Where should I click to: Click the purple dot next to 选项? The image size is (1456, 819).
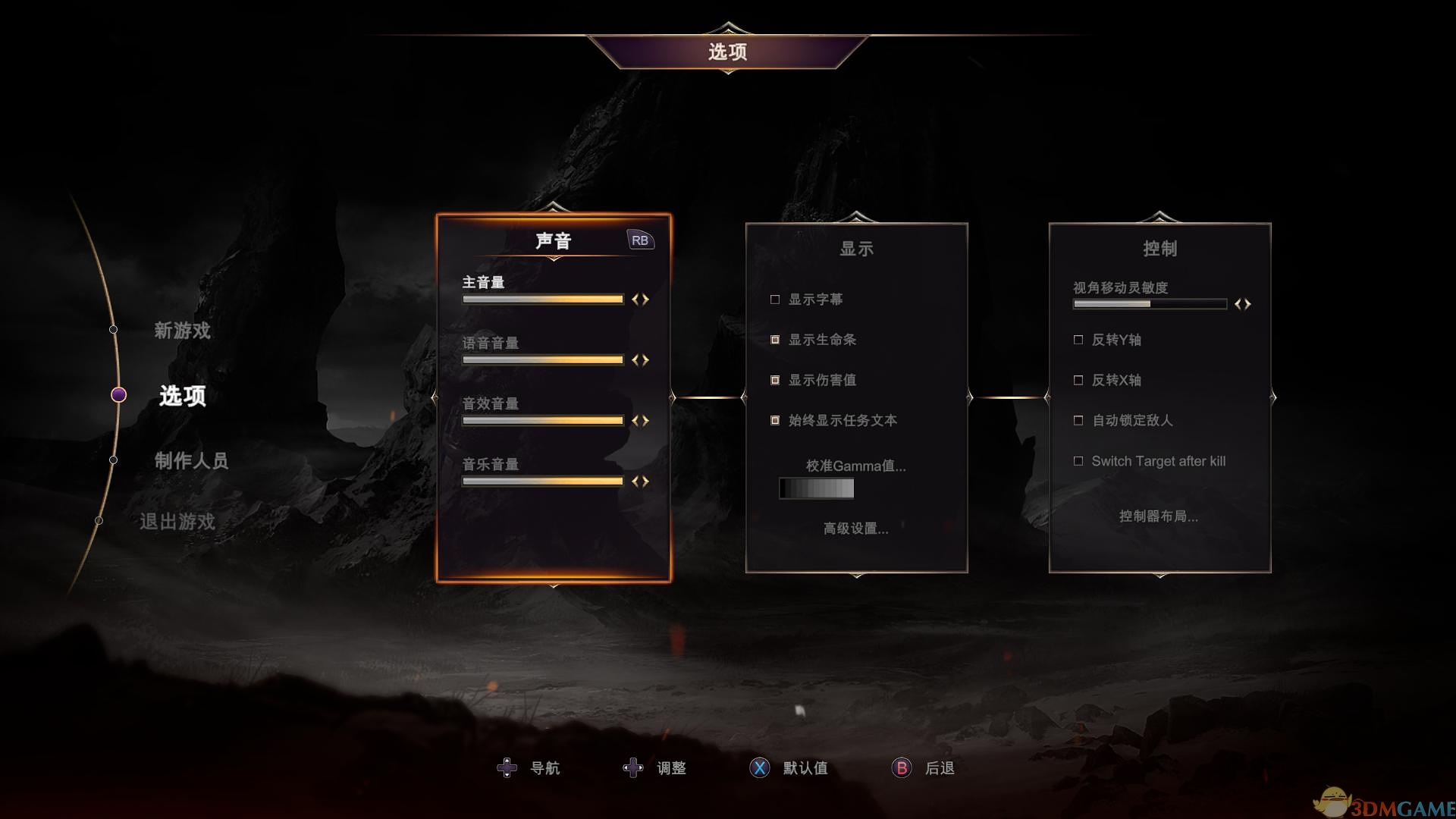(118, 394)
